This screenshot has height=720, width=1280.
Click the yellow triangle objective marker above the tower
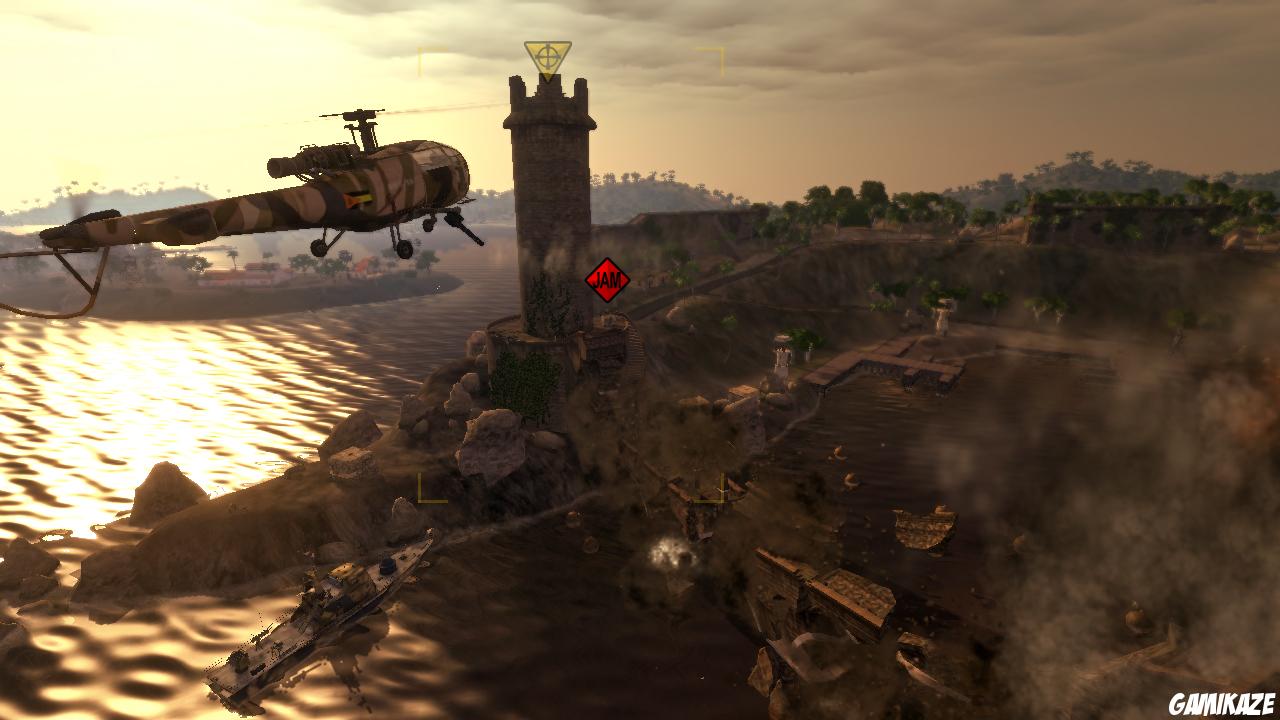(546, 54)
